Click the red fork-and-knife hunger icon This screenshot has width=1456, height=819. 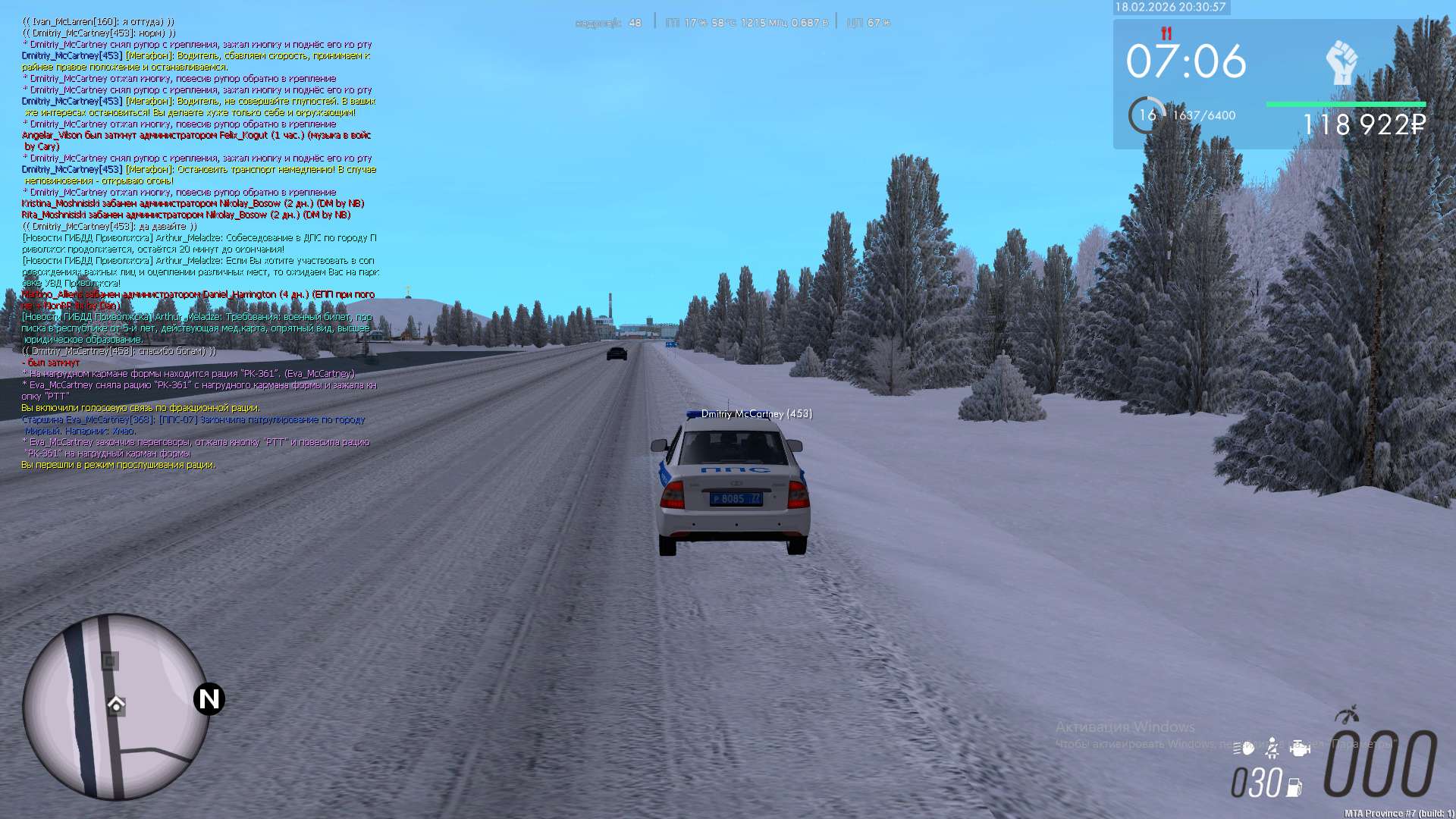(1166, 33)
